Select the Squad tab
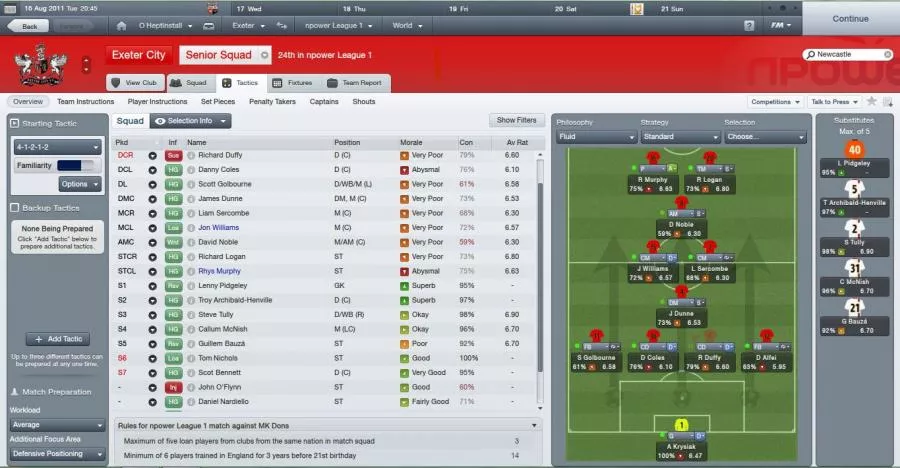 tap(189, 83)
